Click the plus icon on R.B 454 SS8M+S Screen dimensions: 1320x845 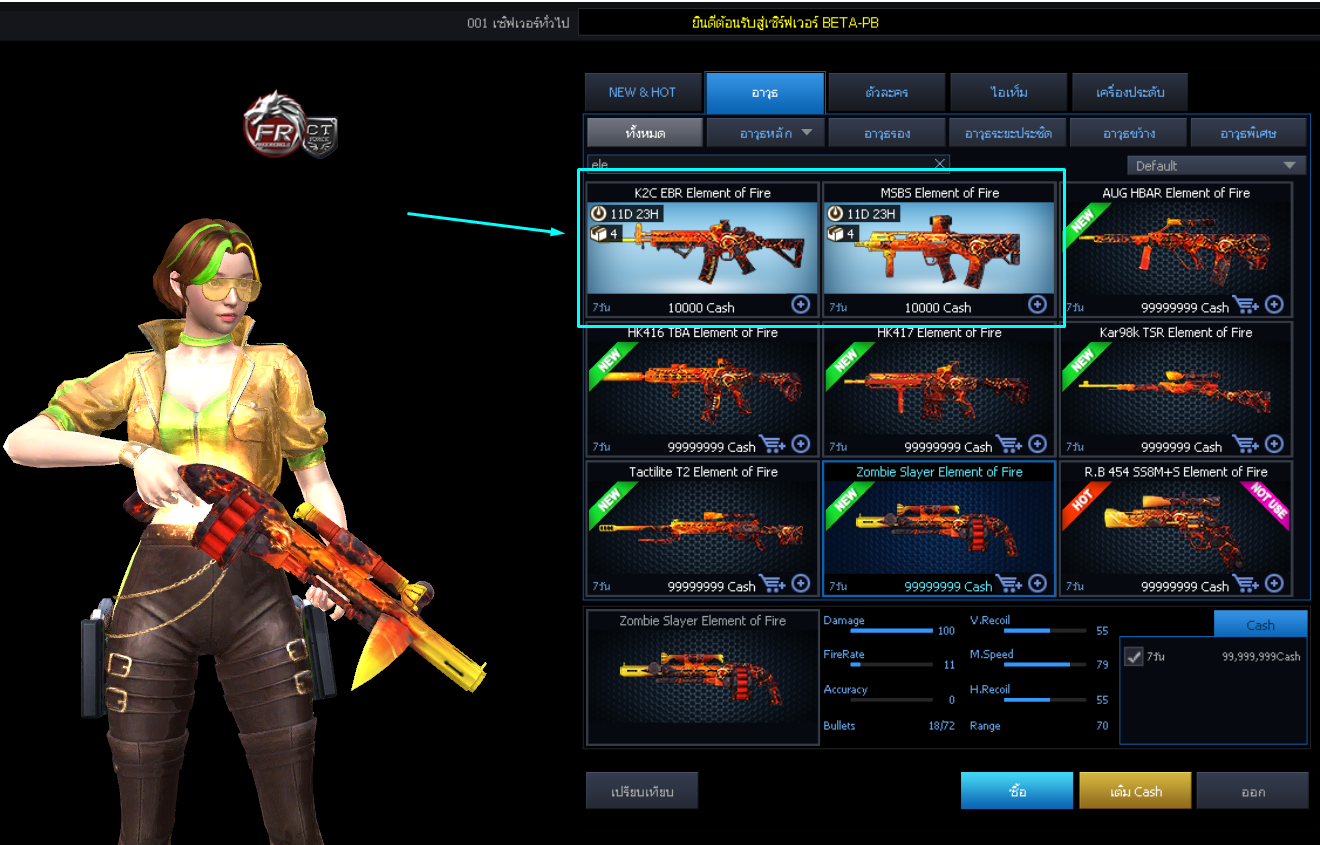click(1273, 583)
